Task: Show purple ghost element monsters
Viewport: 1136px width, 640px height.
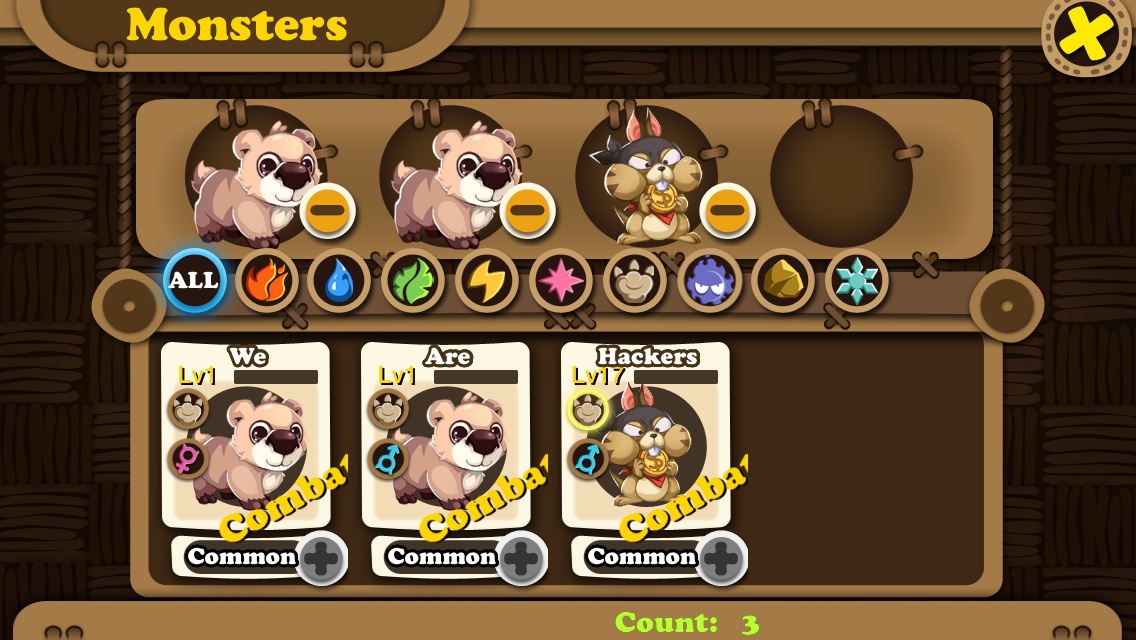Action: click(709, 281)
